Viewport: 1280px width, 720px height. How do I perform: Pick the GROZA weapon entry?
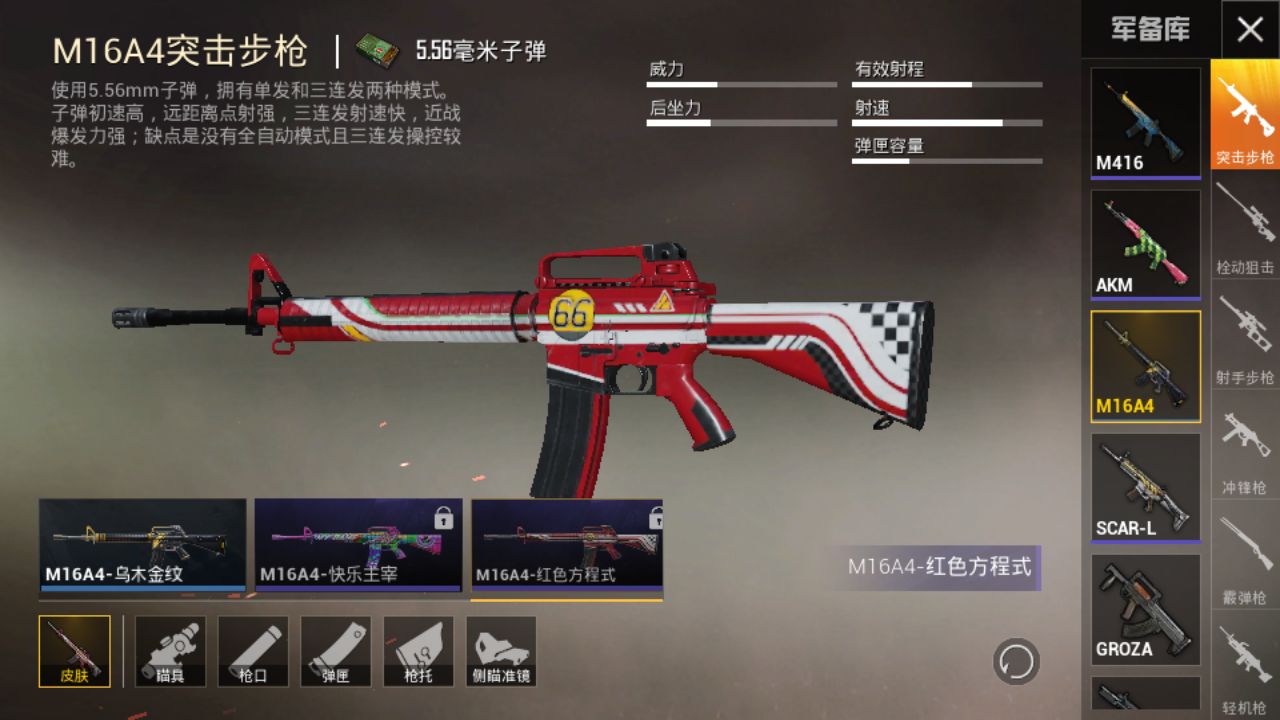[1145, 610]
